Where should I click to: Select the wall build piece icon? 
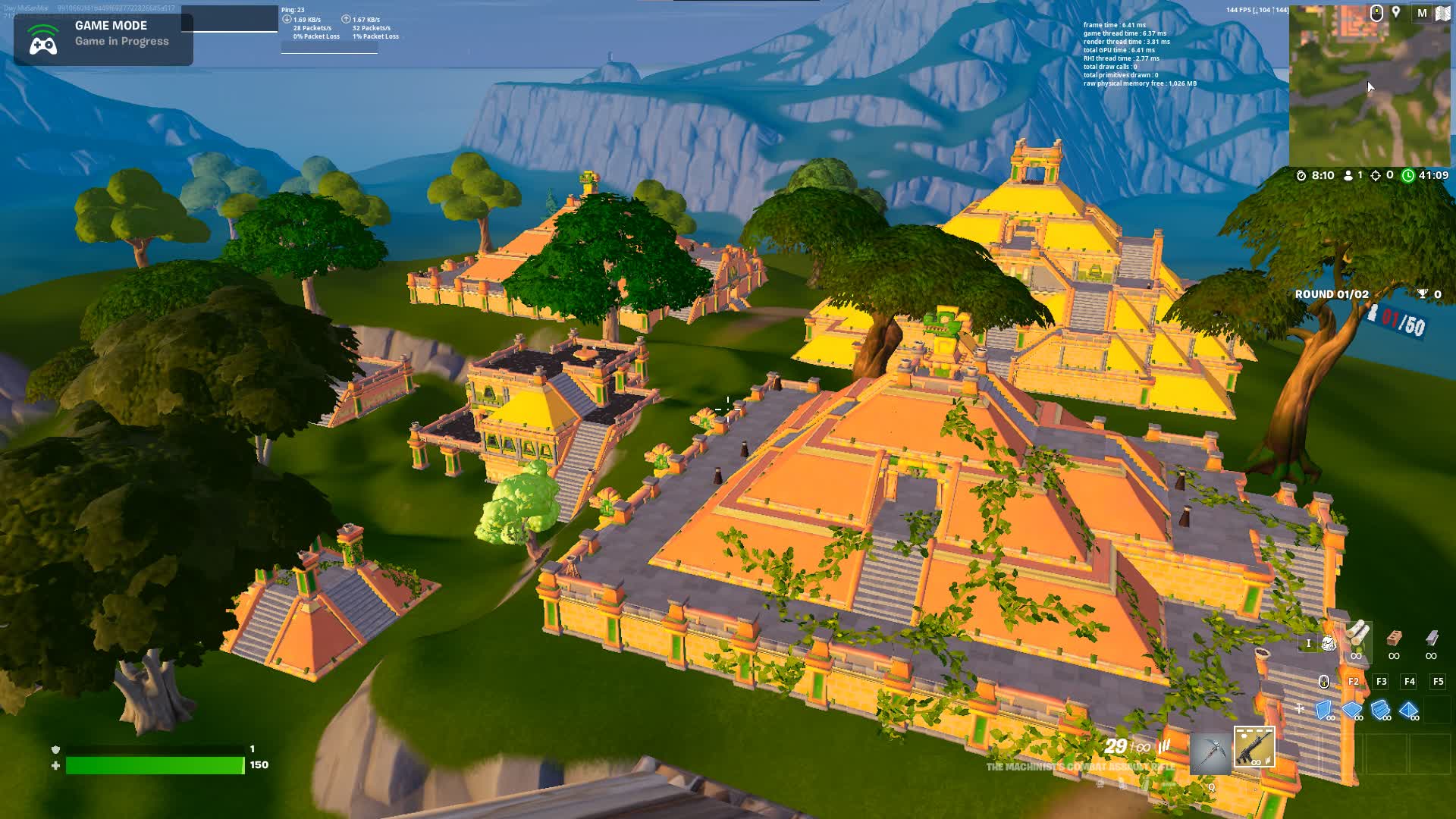[1323, 709]
